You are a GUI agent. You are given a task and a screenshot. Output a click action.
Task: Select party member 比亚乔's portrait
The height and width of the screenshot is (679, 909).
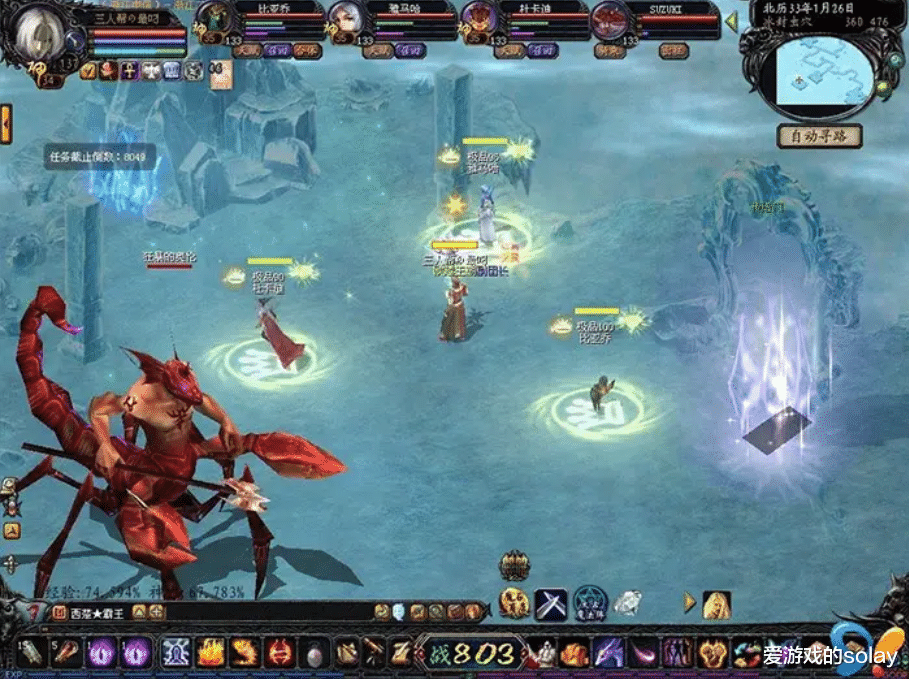(x=213, y=20)
